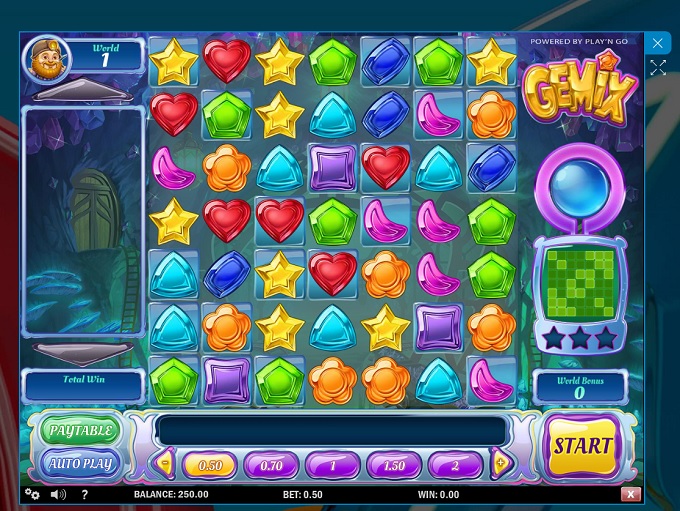Open the gear settings icon
Screen dimensions: 680x511
pos(31,494)
